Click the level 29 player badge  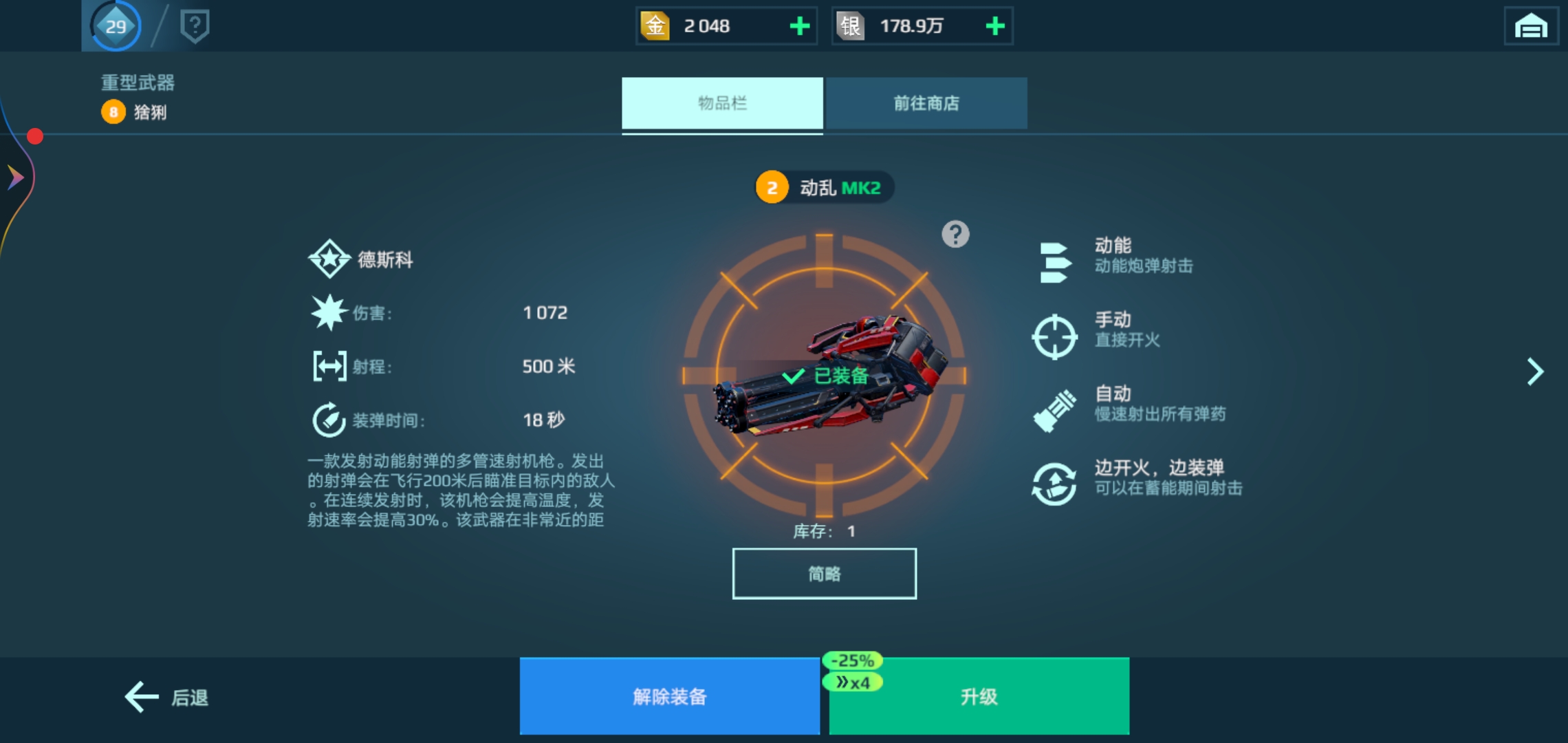click(x=116, y=26)
